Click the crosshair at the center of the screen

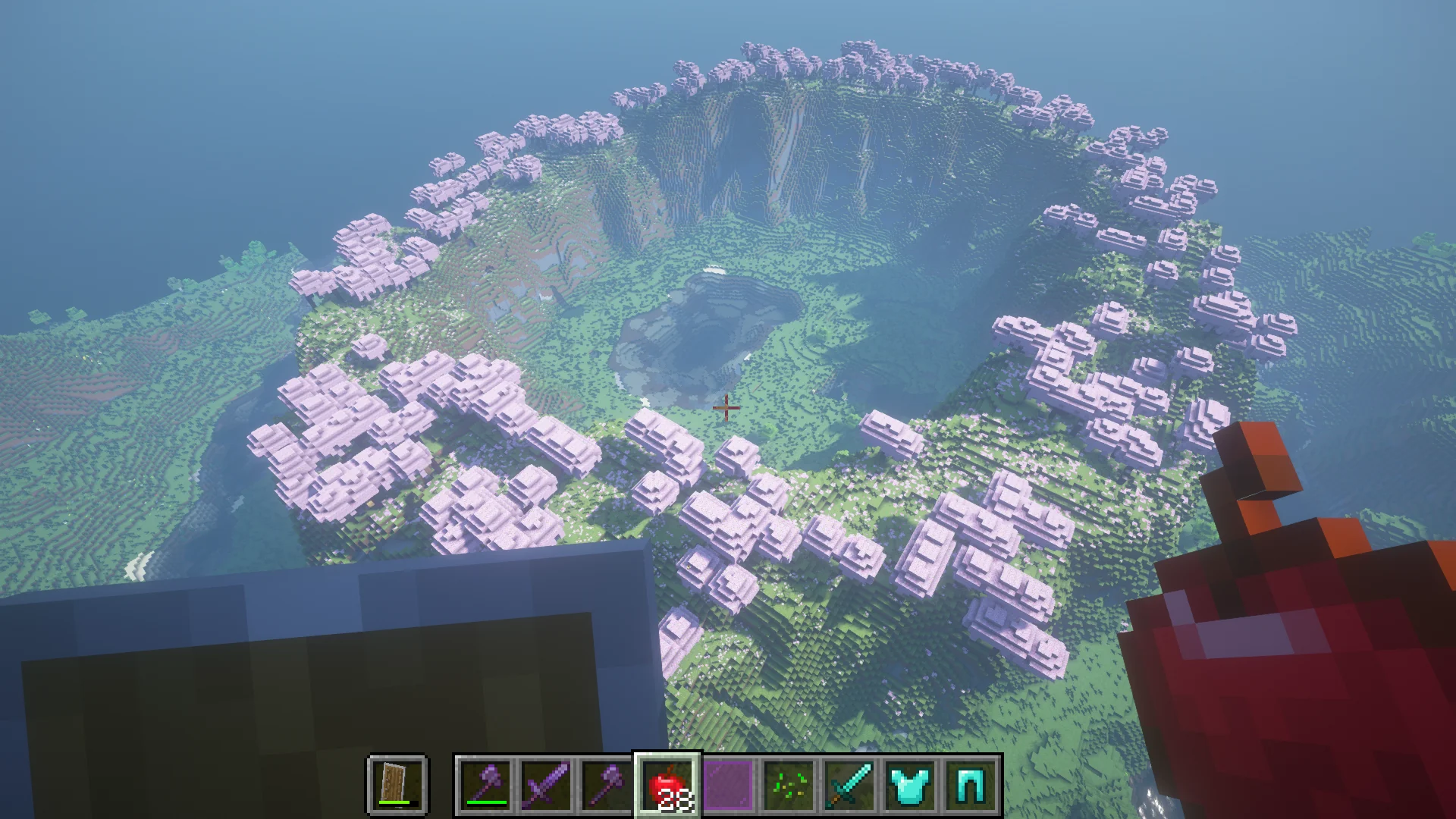(x=727, y=408)
